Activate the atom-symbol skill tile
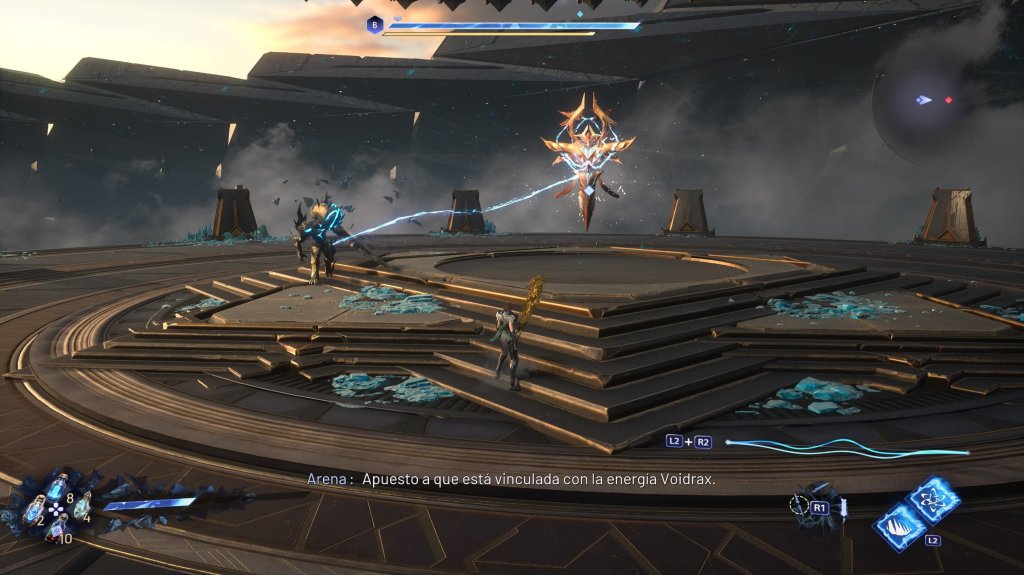The height and width of the screenshot is (575, 1024). click(x=933, y=500)
